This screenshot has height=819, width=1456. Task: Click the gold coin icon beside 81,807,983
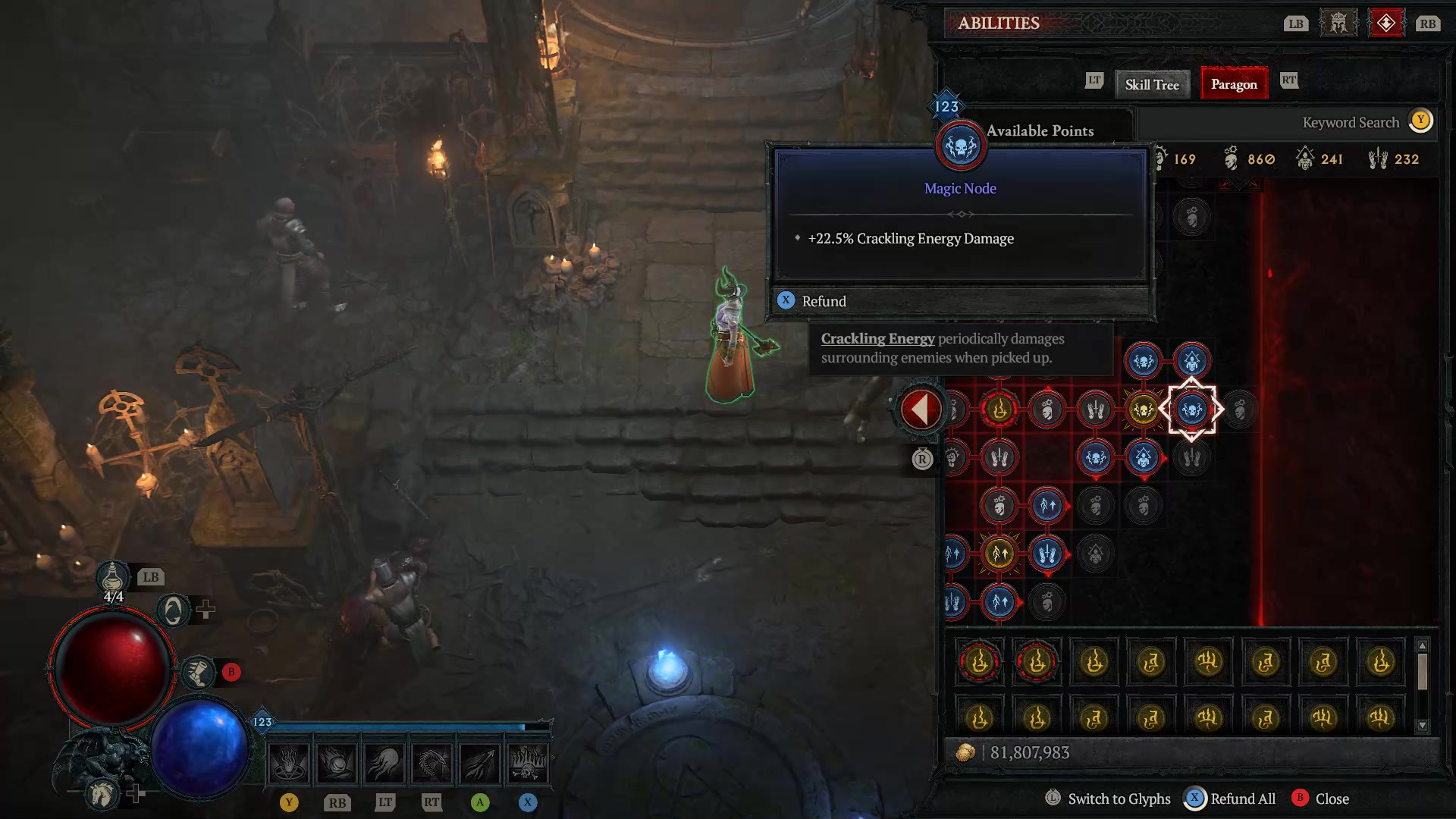coord(968,752)
